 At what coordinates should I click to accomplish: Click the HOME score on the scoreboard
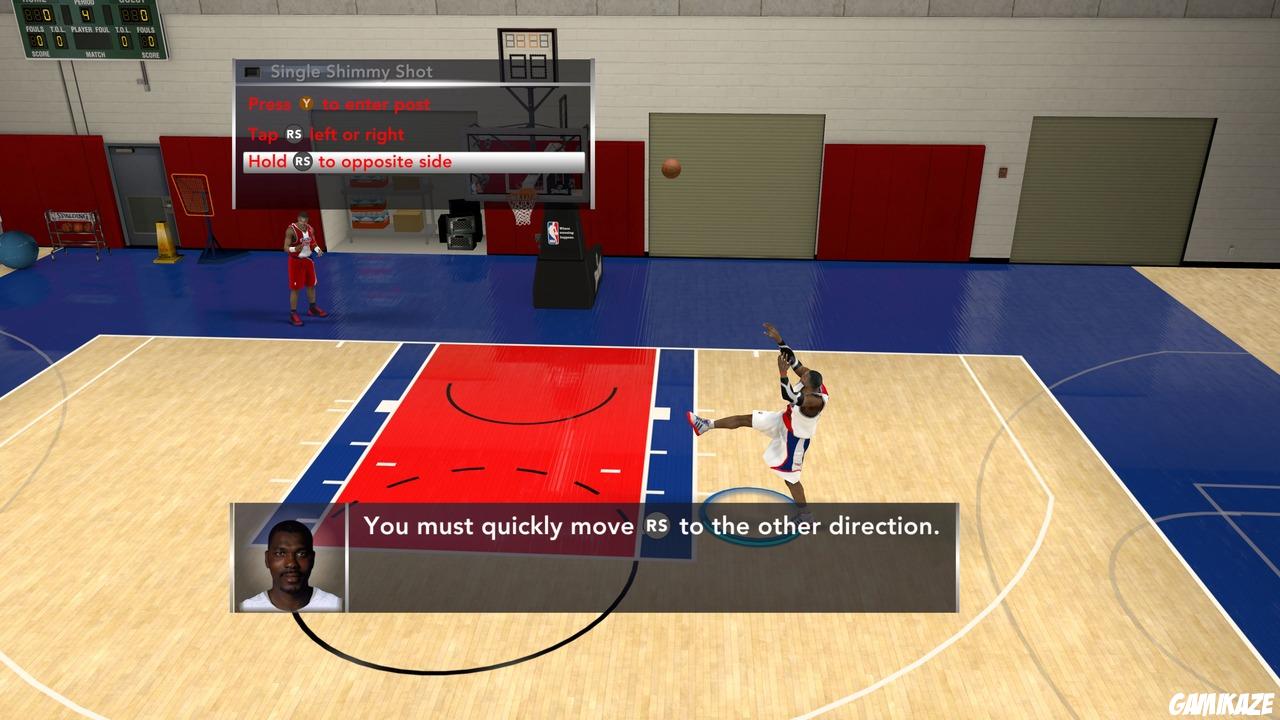coord(39,15)
